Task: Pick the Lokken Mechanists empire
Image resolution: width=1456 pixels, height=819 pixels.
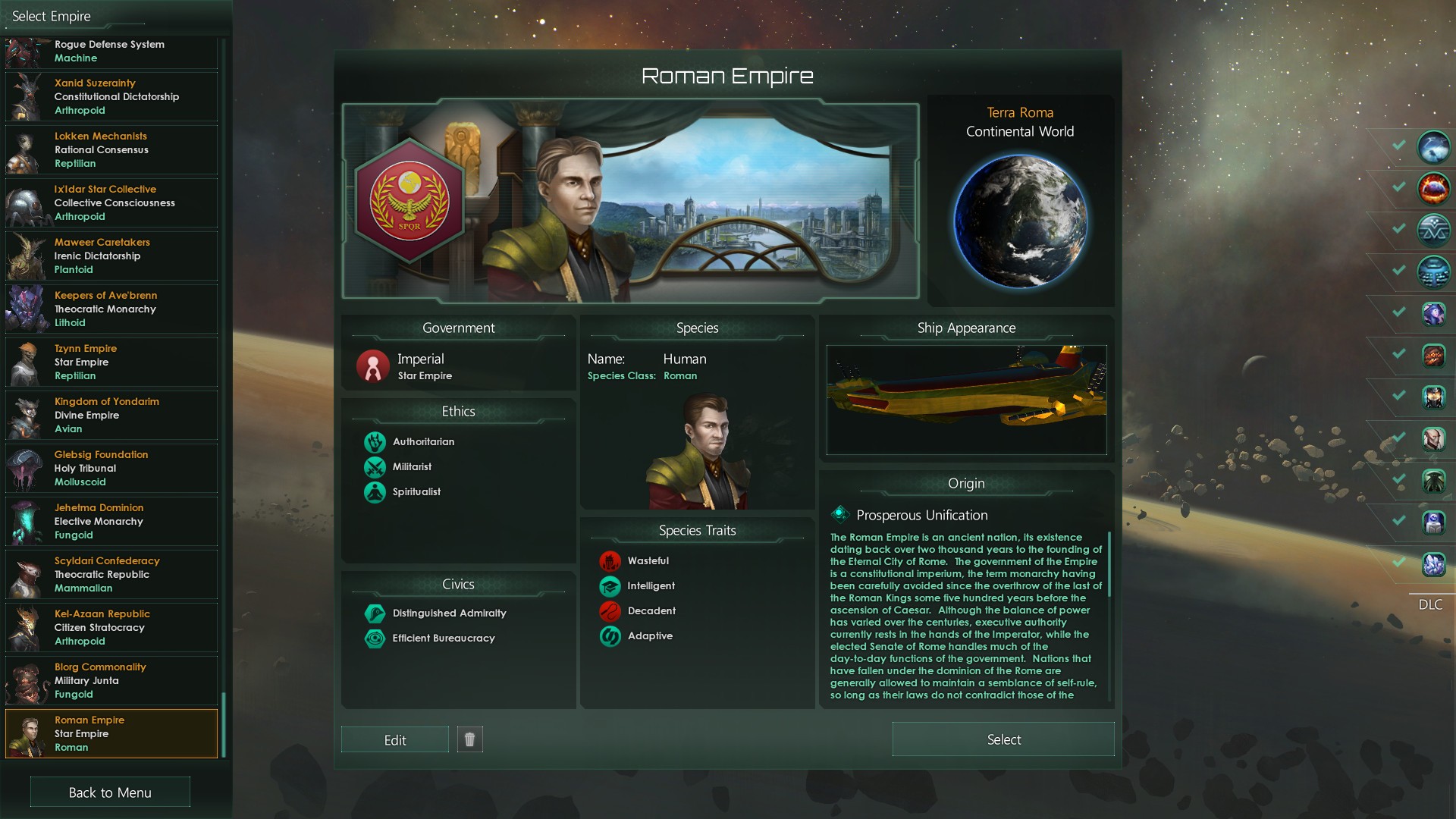Action: pyautogui.click(x=111, y=149)
